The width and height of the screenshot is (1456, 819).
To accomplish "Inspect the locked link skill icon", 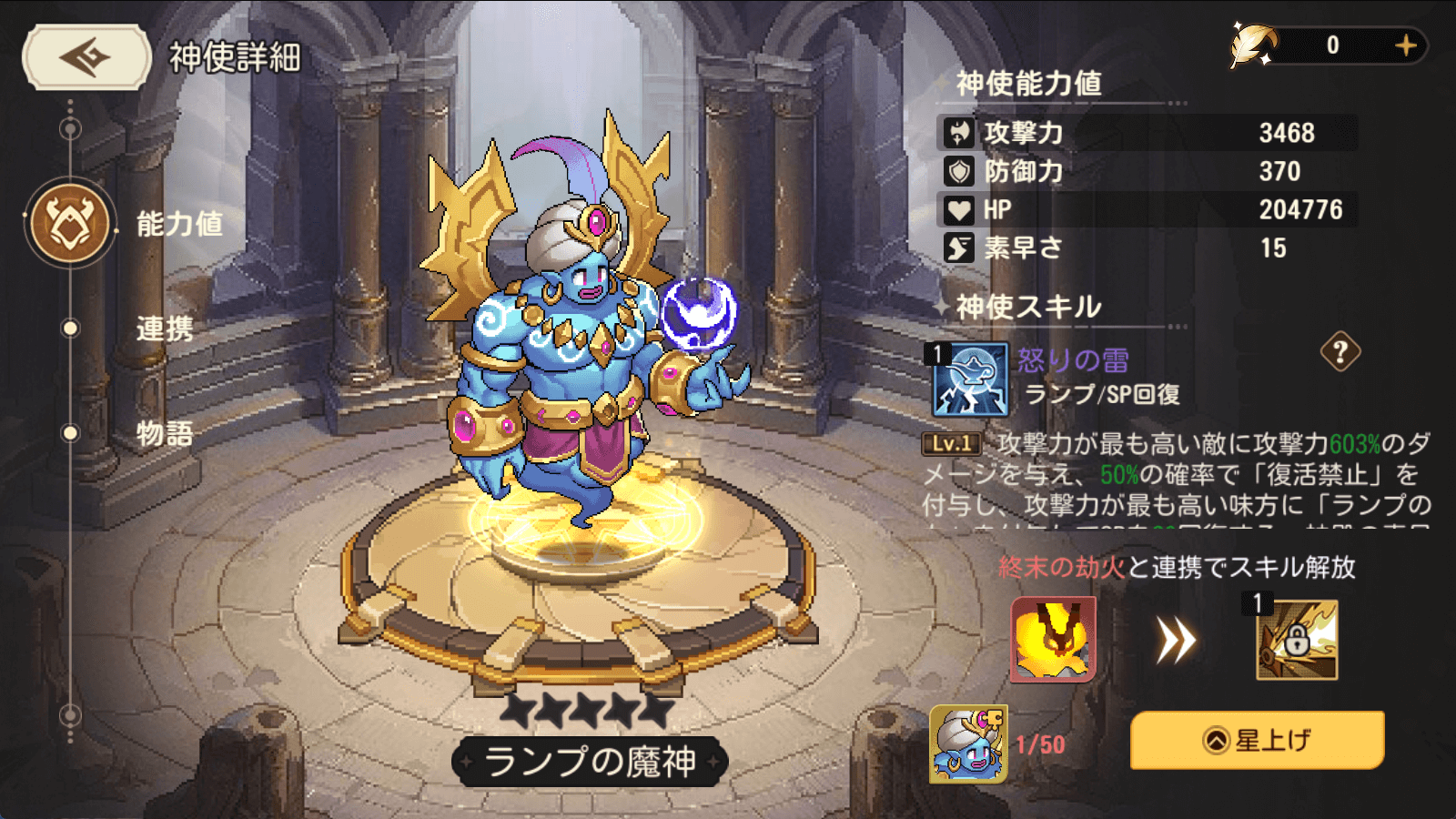I will pos(1296,640).
